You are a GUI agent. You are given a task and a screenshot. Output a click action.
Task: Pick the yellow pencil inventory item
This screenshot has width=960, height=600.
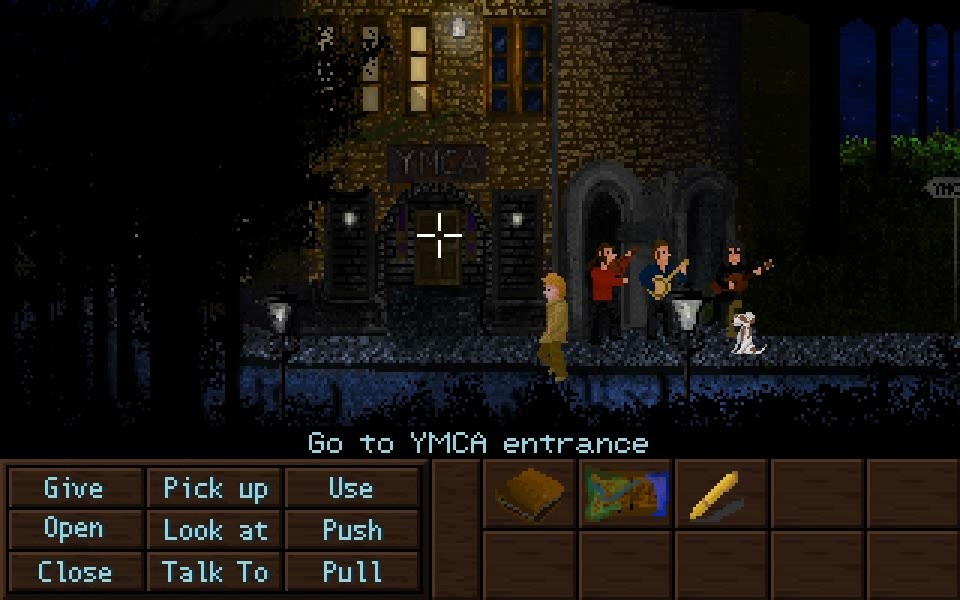tap(718, 494)
